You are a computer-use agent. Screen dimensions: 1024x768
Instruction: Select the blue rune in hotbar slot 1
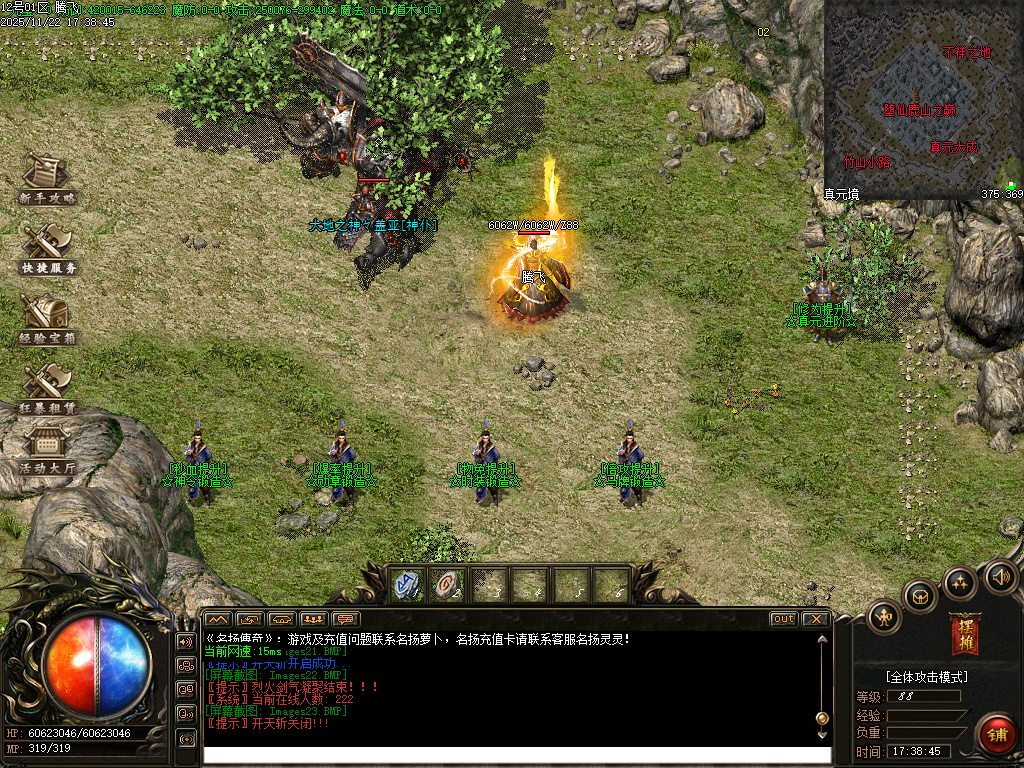(x=408, y=585)
